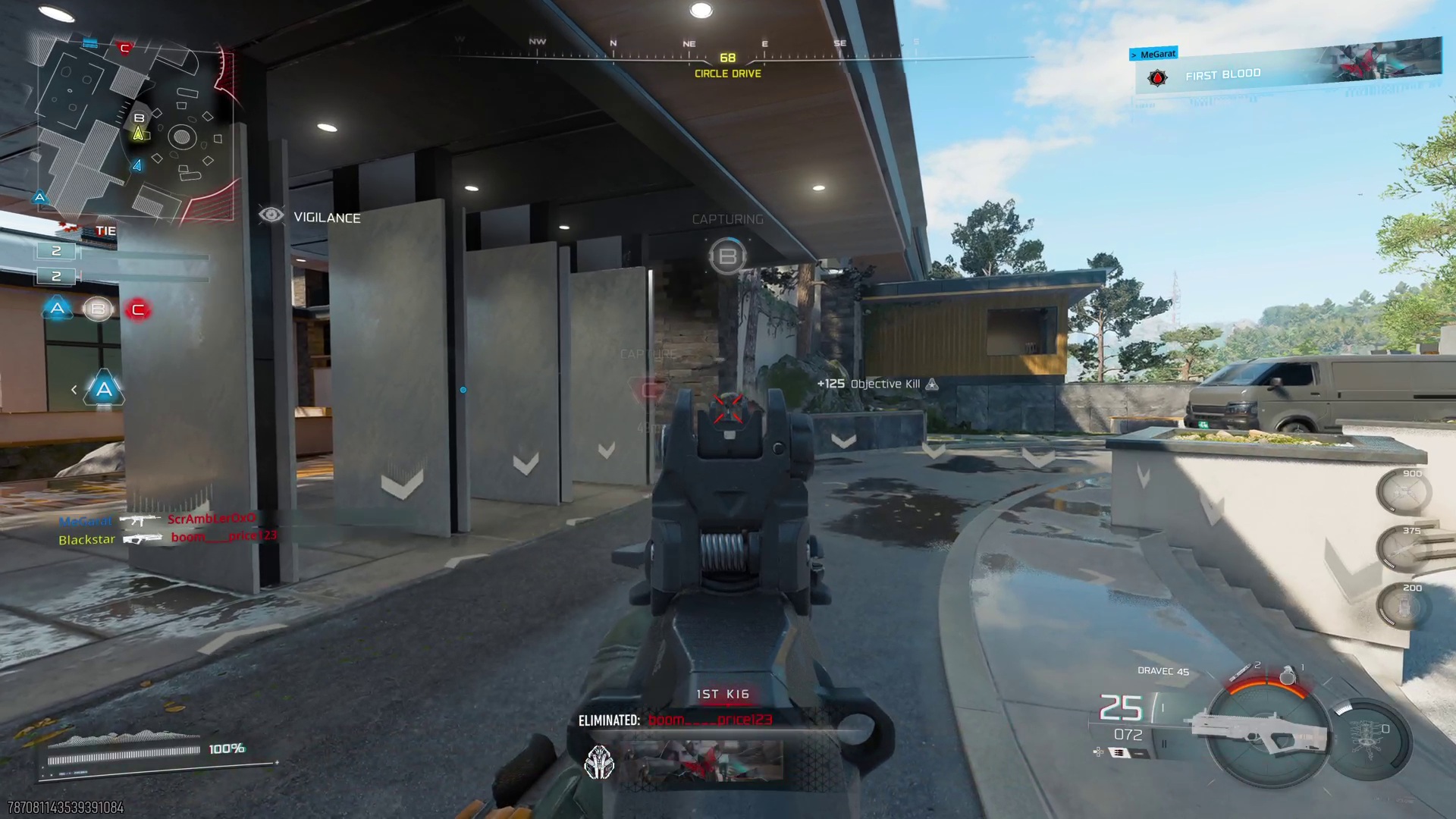Click boom___price123 in the Eliminated banner
Viewport: 1456px width, 819px height.
click(x=710, y=720)
